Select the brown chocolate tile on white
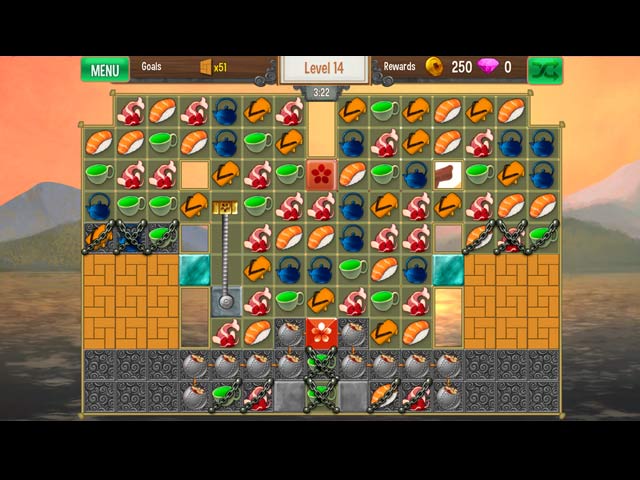Viewport: 640px width, 480px height. (x=447, y=173)
